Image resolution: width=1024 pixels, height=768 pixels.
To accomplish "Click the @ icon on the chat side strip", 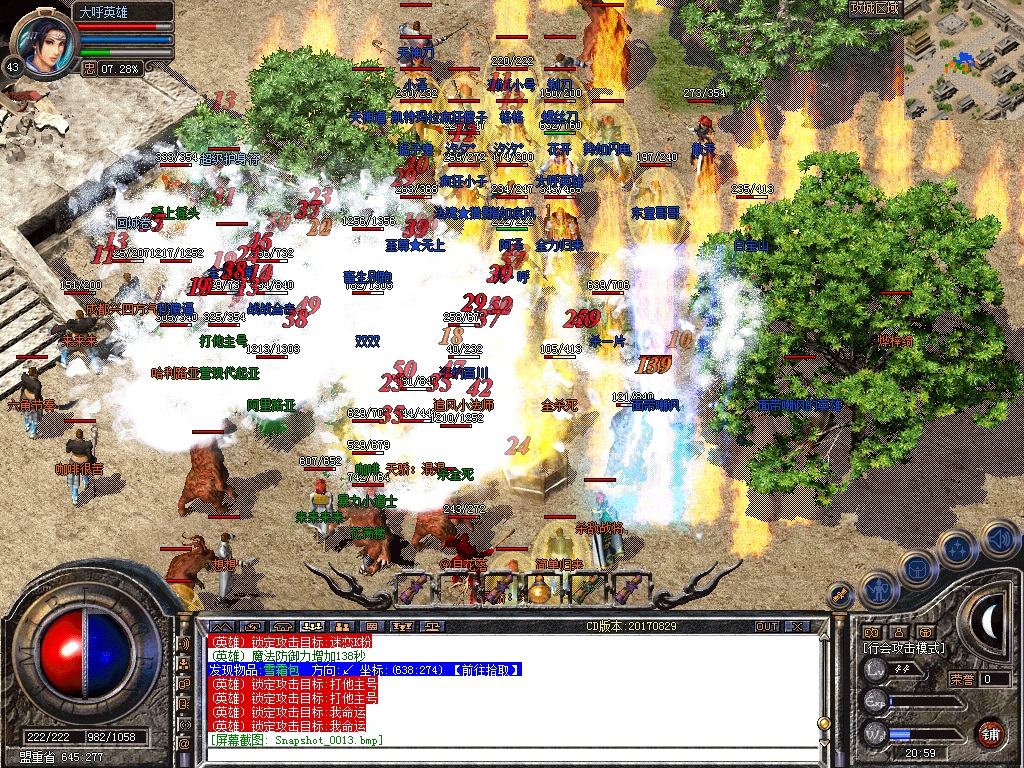I will coord(184,744).
